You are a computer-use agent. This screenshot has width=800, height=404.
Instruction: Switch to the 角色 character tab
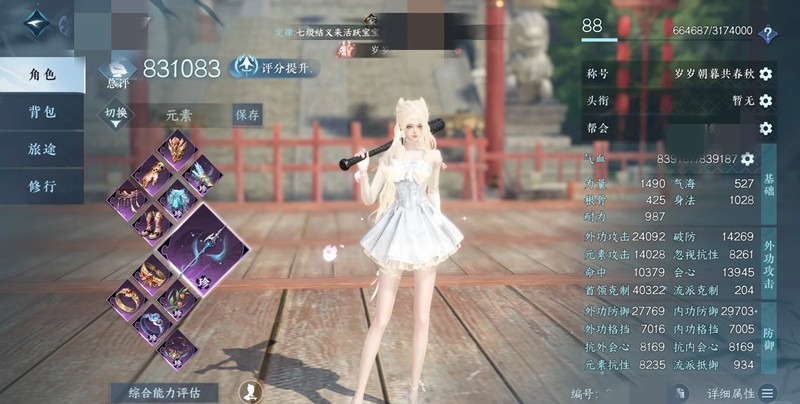[x=42, y=75]
